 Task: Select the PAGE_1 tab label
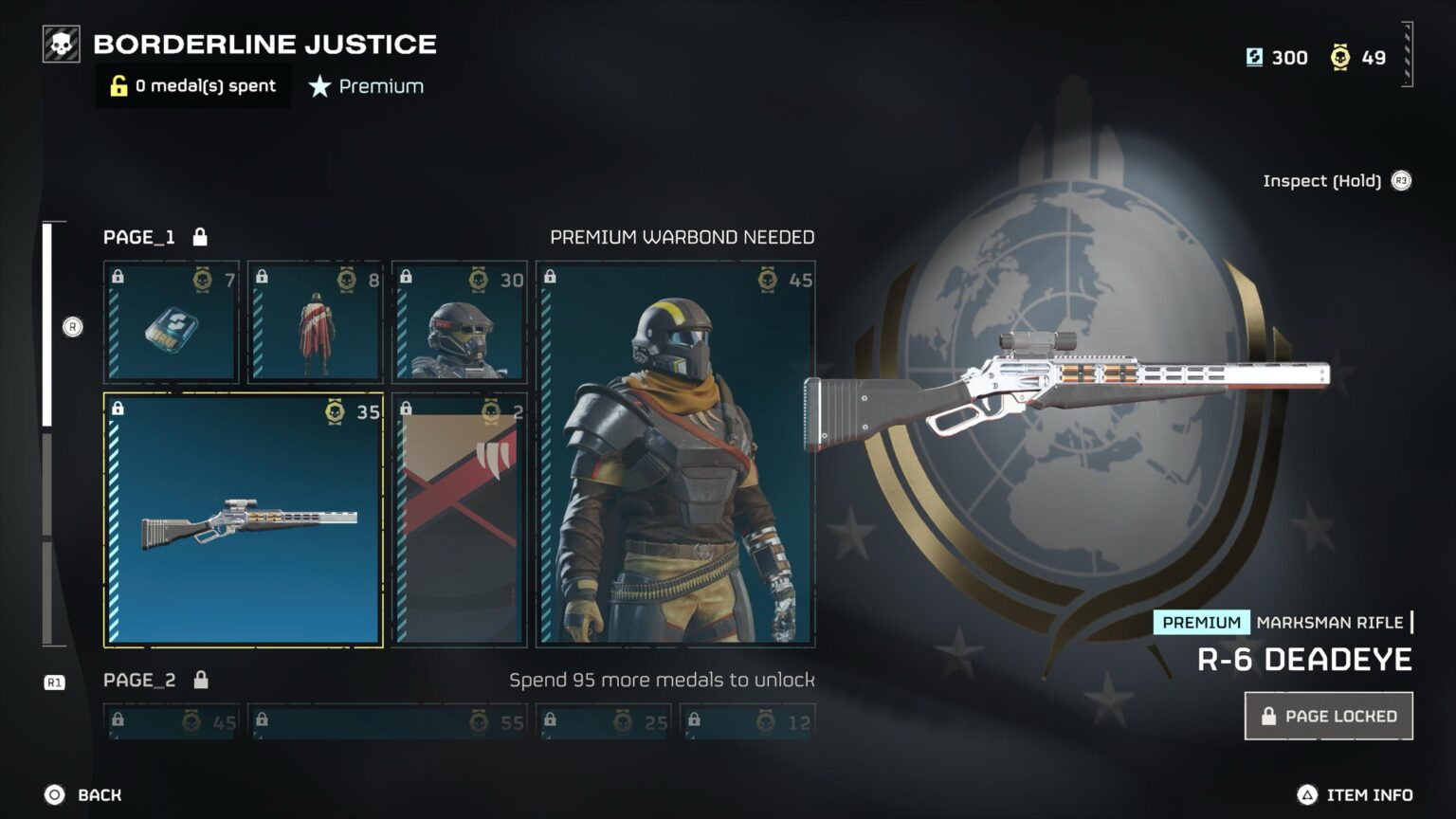point(139,237)
